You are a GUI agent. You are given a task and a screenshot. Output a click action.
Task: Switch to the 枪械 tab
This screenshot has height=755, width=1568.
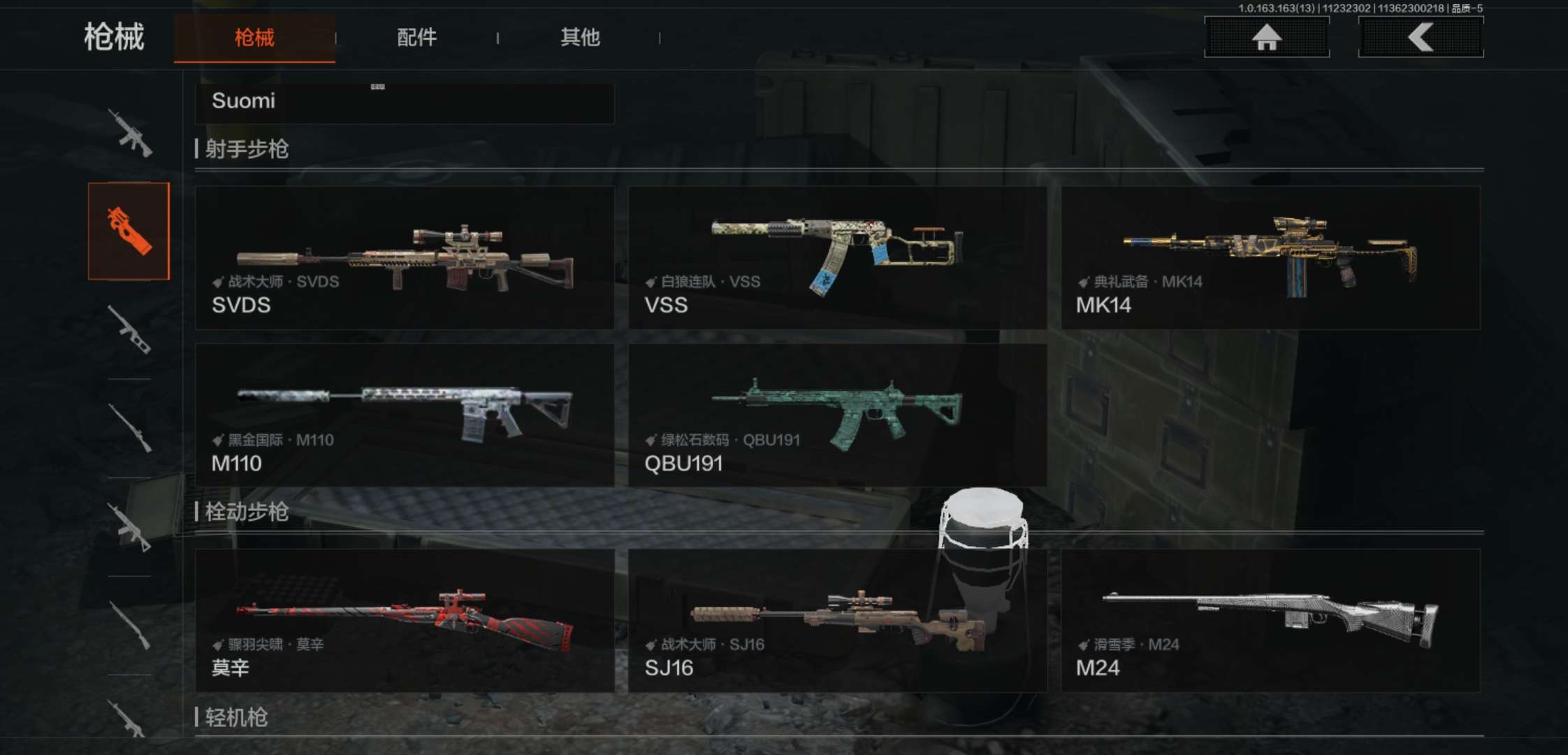tap(254, 38)
